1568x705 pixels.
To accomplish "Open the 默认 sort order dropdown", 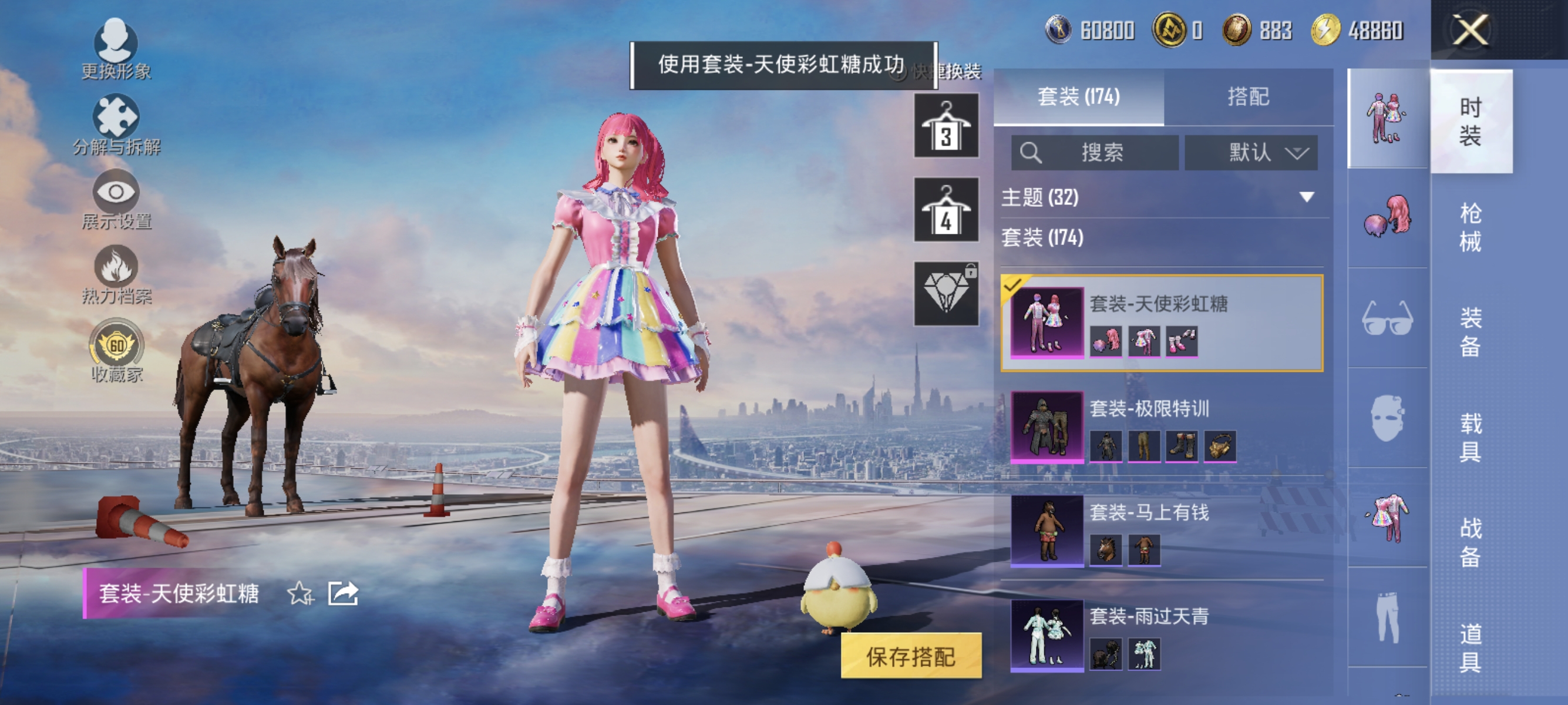I will pos(1252,153).
